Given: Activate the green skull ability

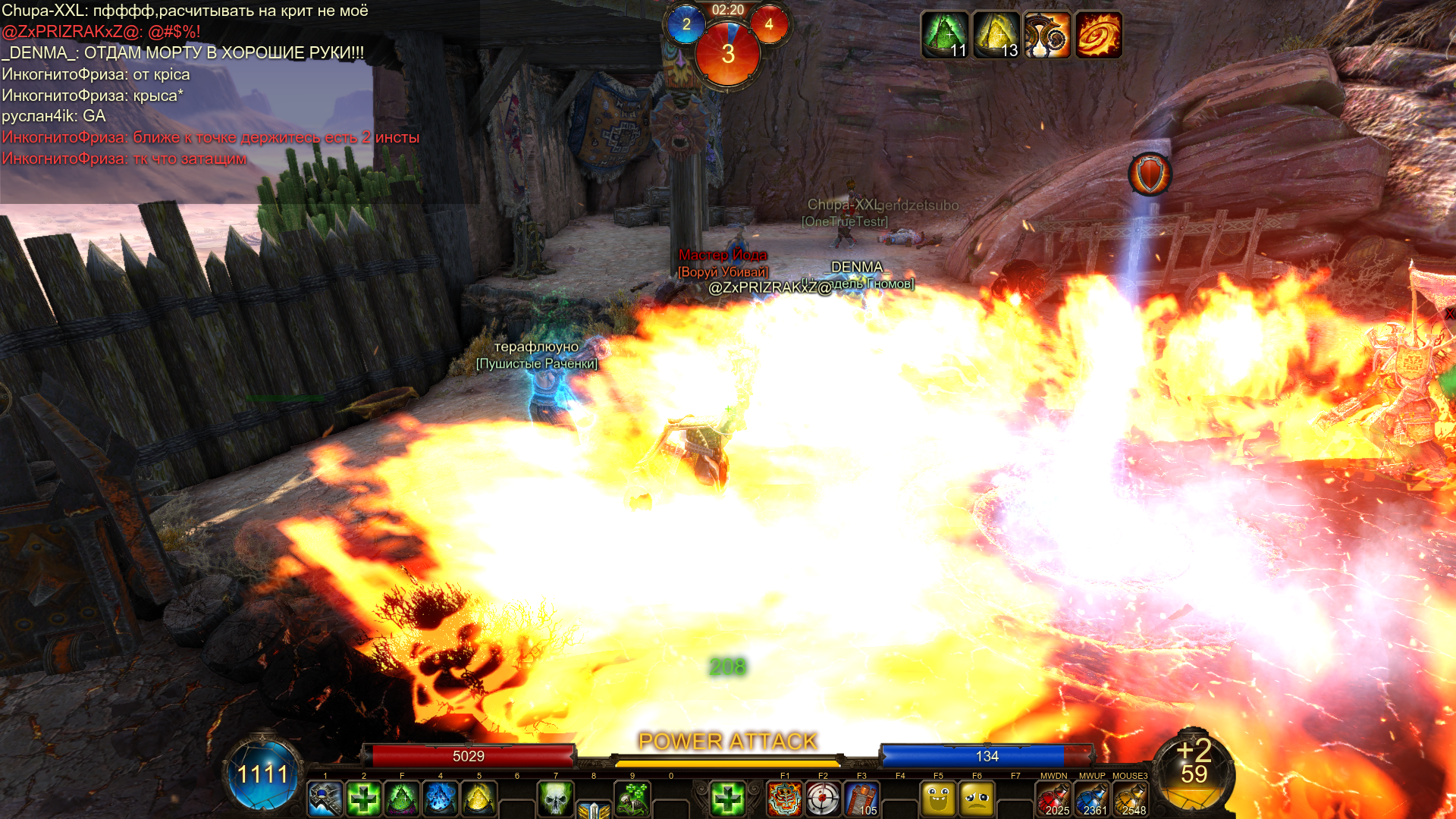Looking at the screenshot, I should coord(555,799).
